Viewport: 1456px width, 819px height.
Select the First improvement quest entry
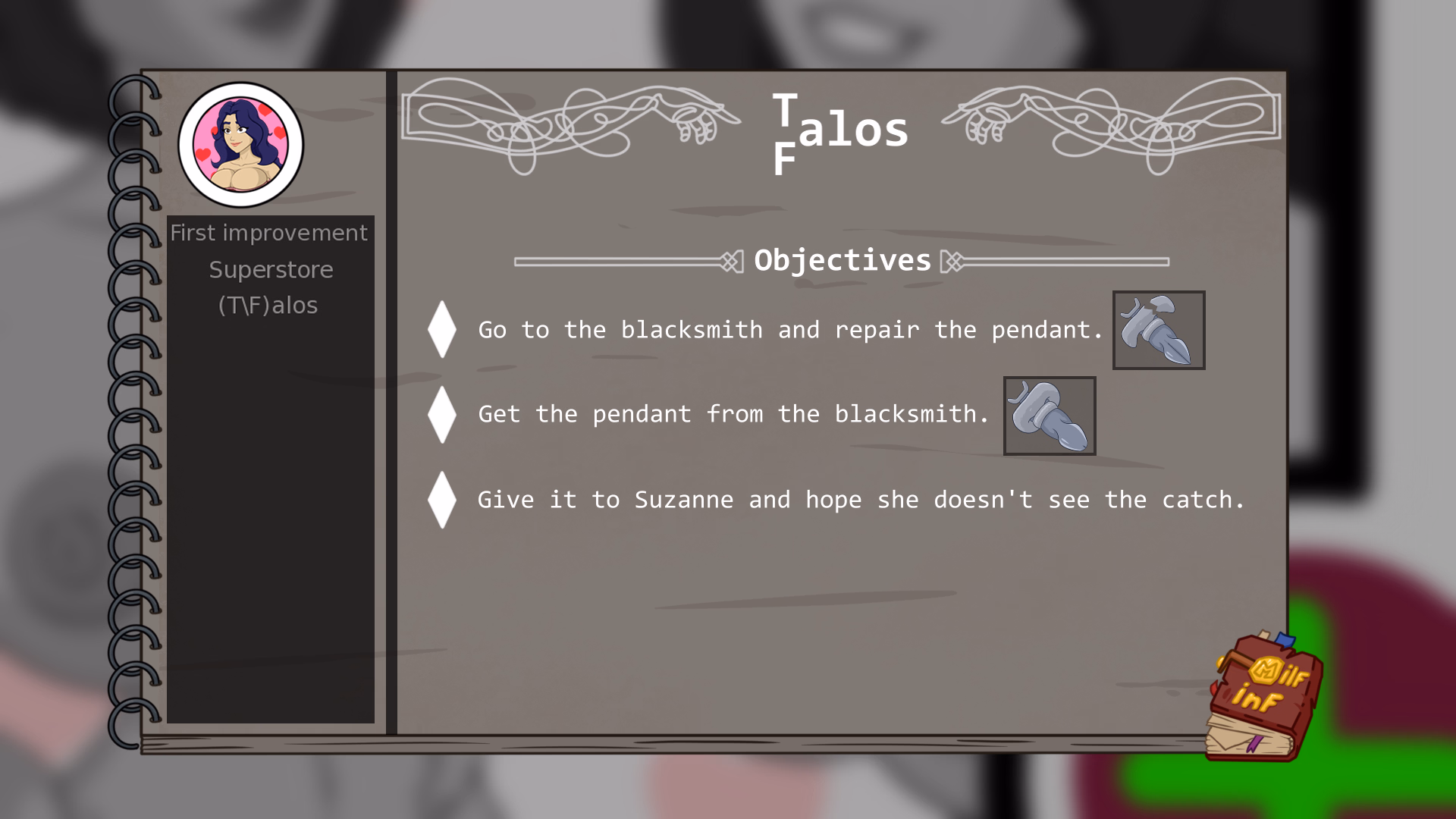tap(270, 233)
